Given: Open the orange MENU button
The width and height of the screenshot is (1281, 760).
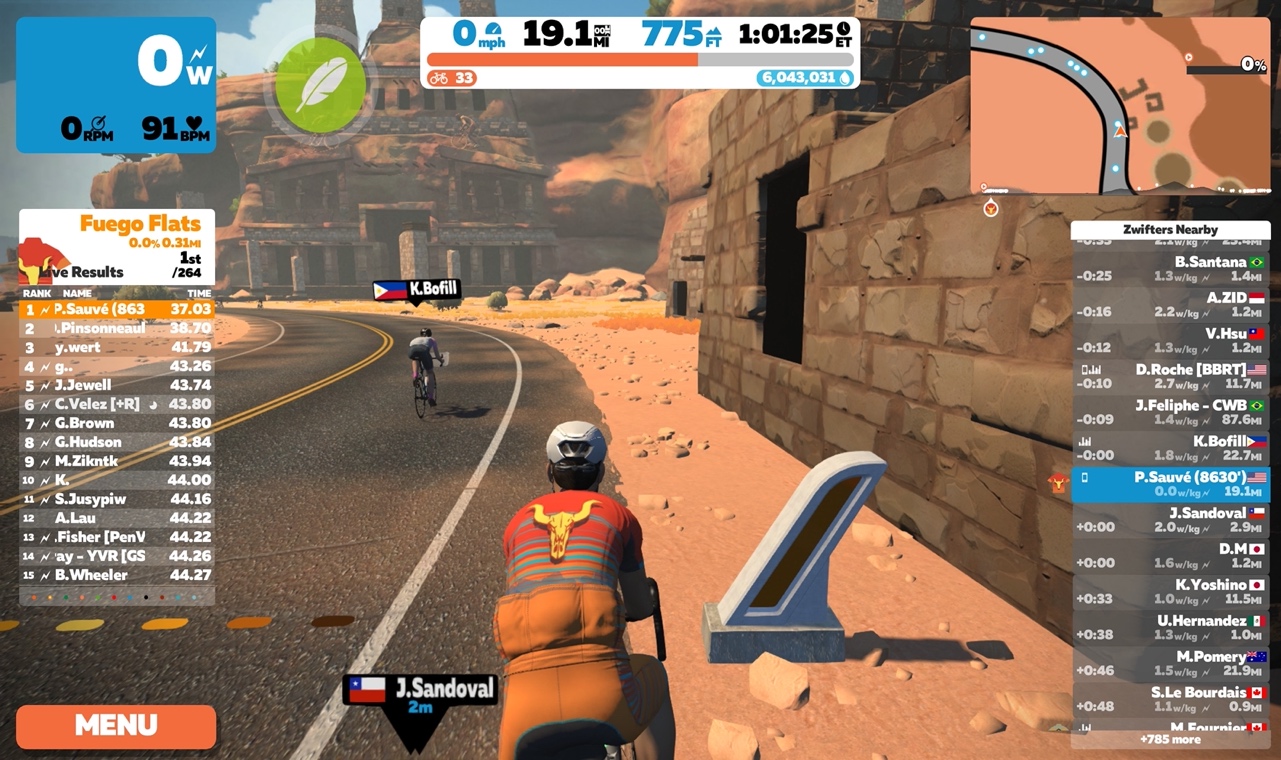Looking at the screenshot, I should pos(116,726).
